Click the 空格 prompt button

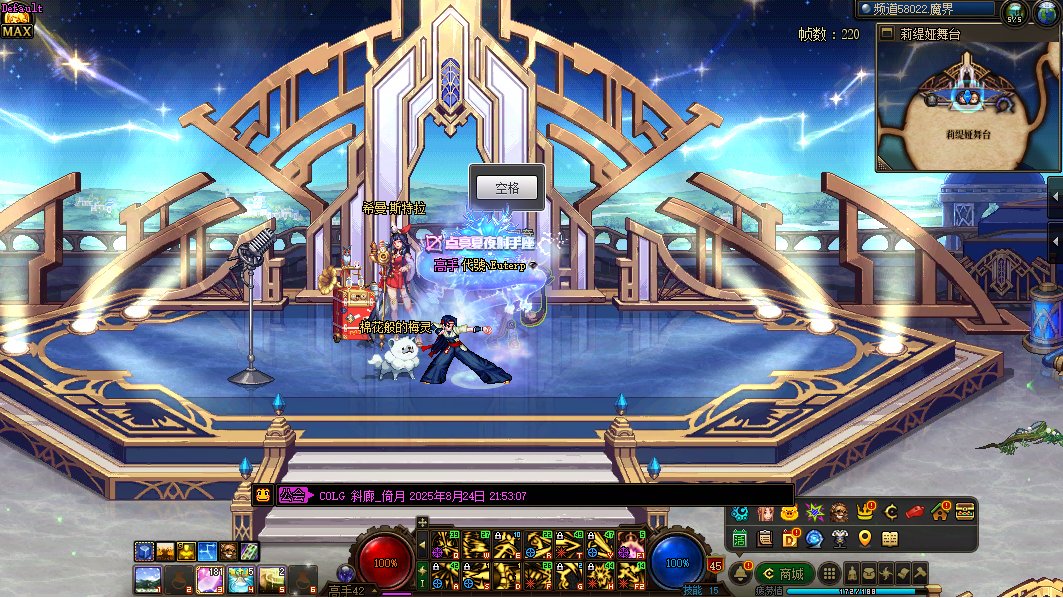pos(507,188)
